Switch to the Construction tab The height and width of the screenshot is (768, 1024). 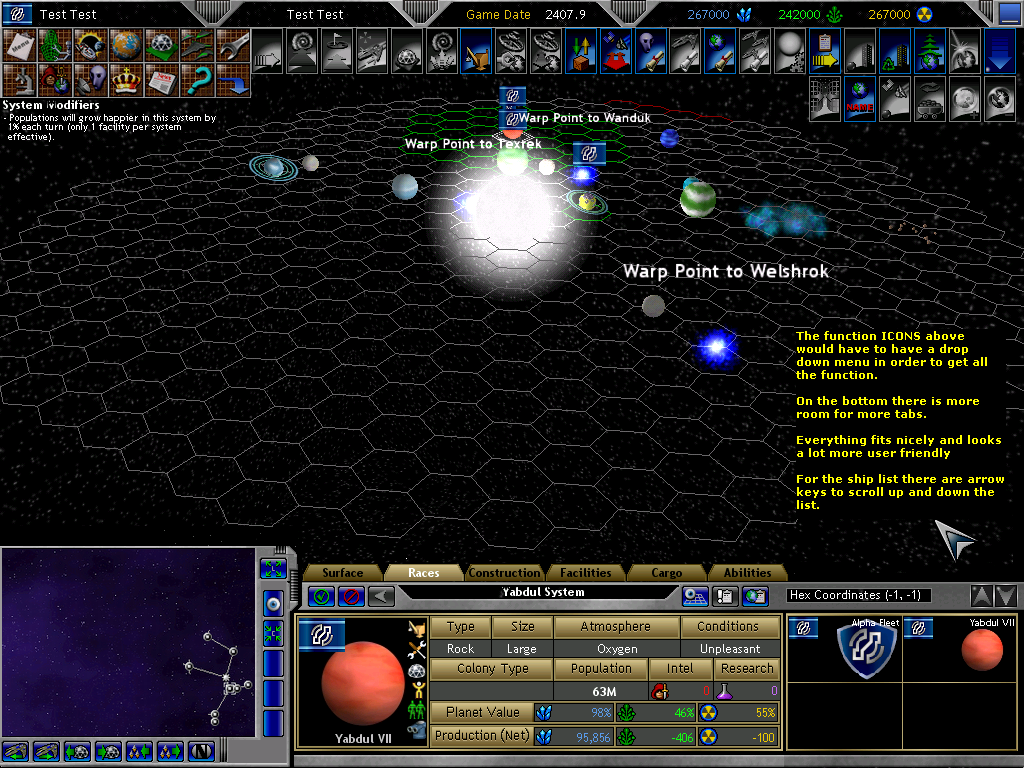504,573
